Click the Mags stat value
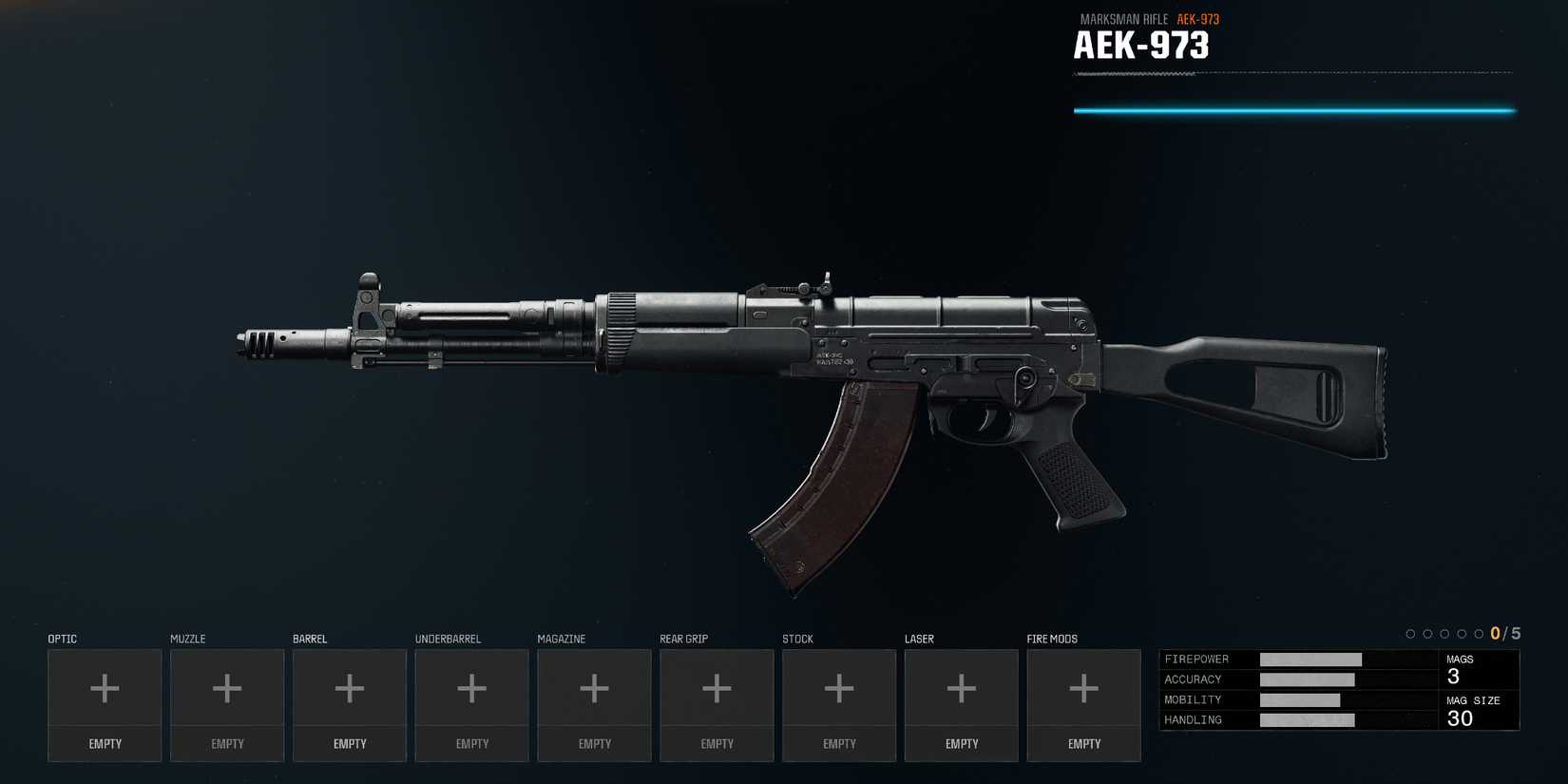This screenshot has width=1568, height=784. (1454, 676)
